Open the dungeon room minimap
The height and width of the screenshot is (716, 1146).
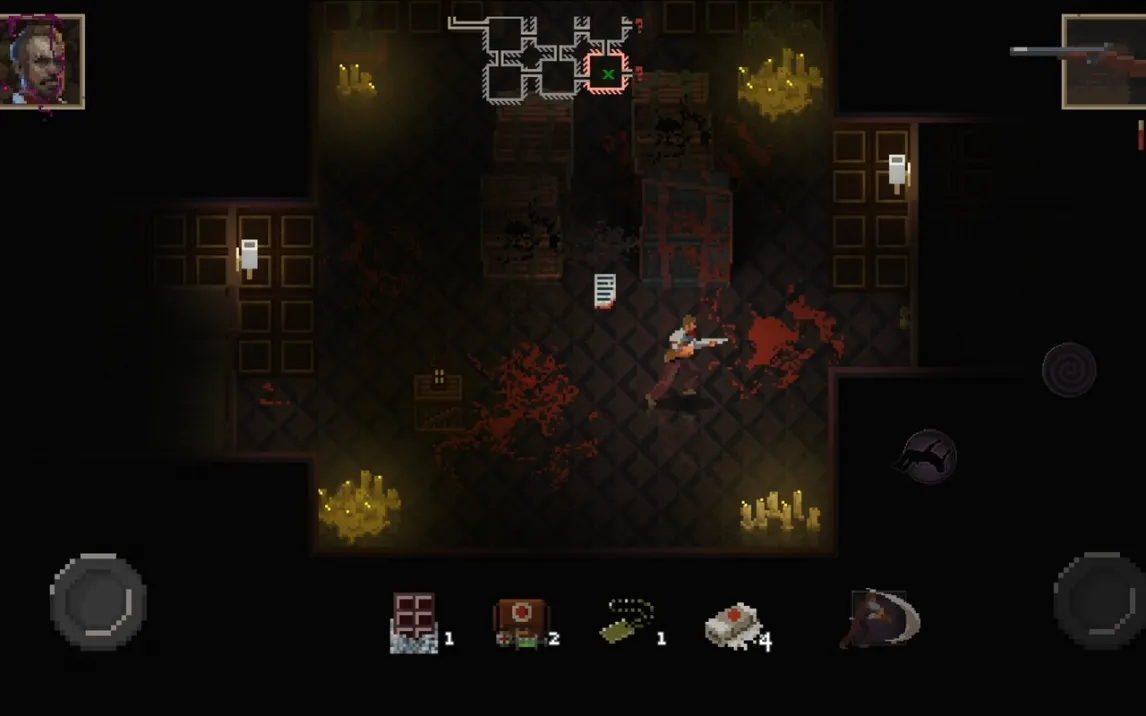tap(545, 58)
